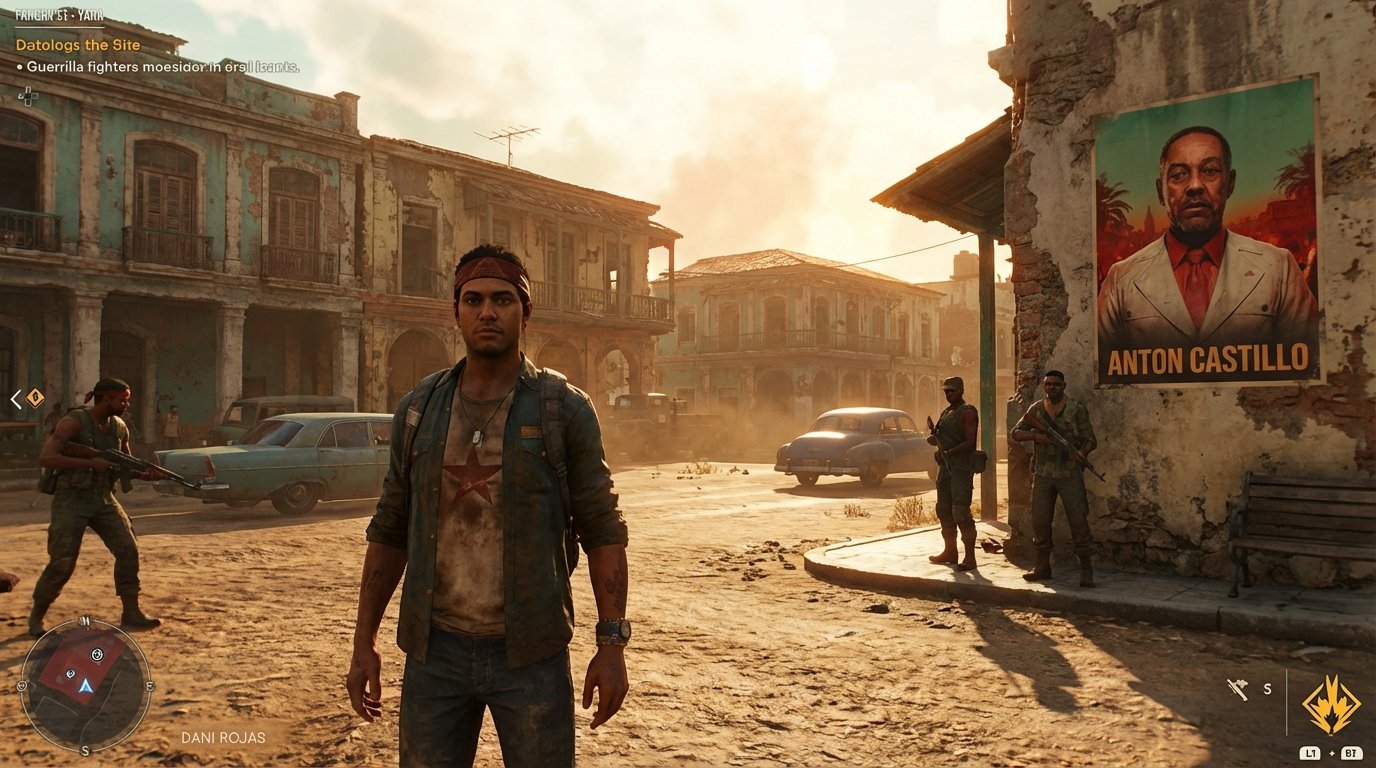Toggle the objective bullet about guerrilla fighters
Viewport: 1376px width, 768px height.
158,65
